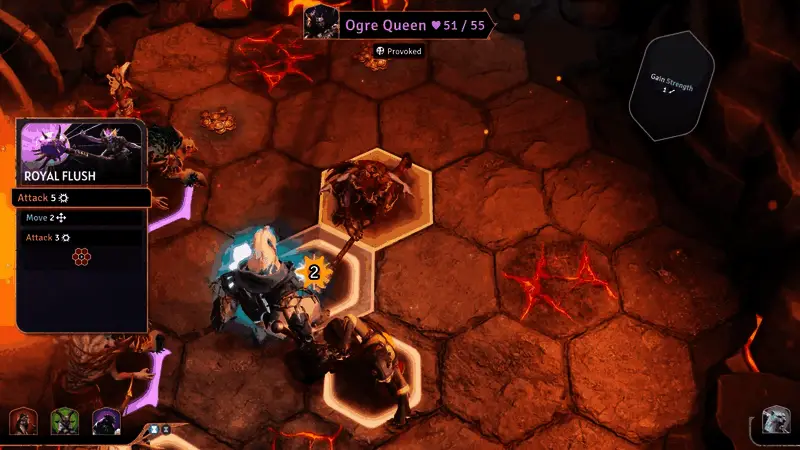
Task: Click the Provoked status tag
Action: click(399, 51)
